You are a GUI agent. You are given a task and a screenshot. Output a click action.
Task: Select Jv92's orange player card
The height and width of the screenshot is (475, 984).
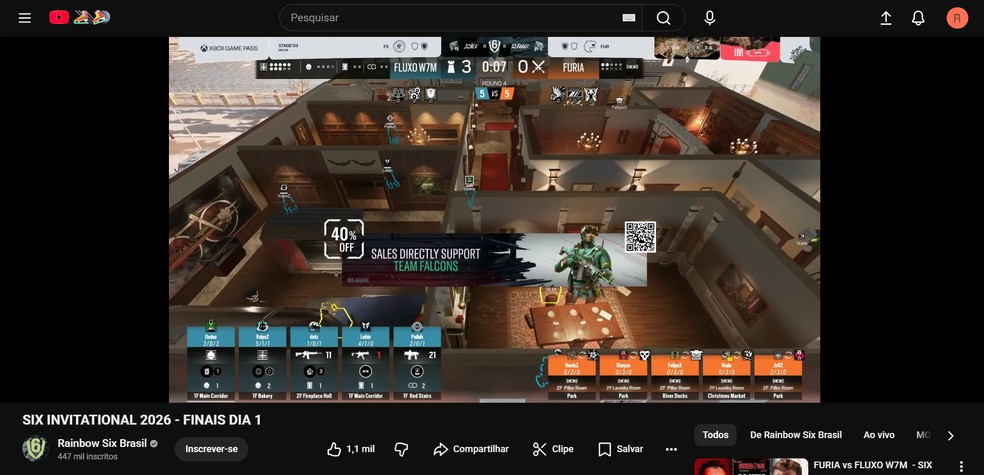point(778,377)
